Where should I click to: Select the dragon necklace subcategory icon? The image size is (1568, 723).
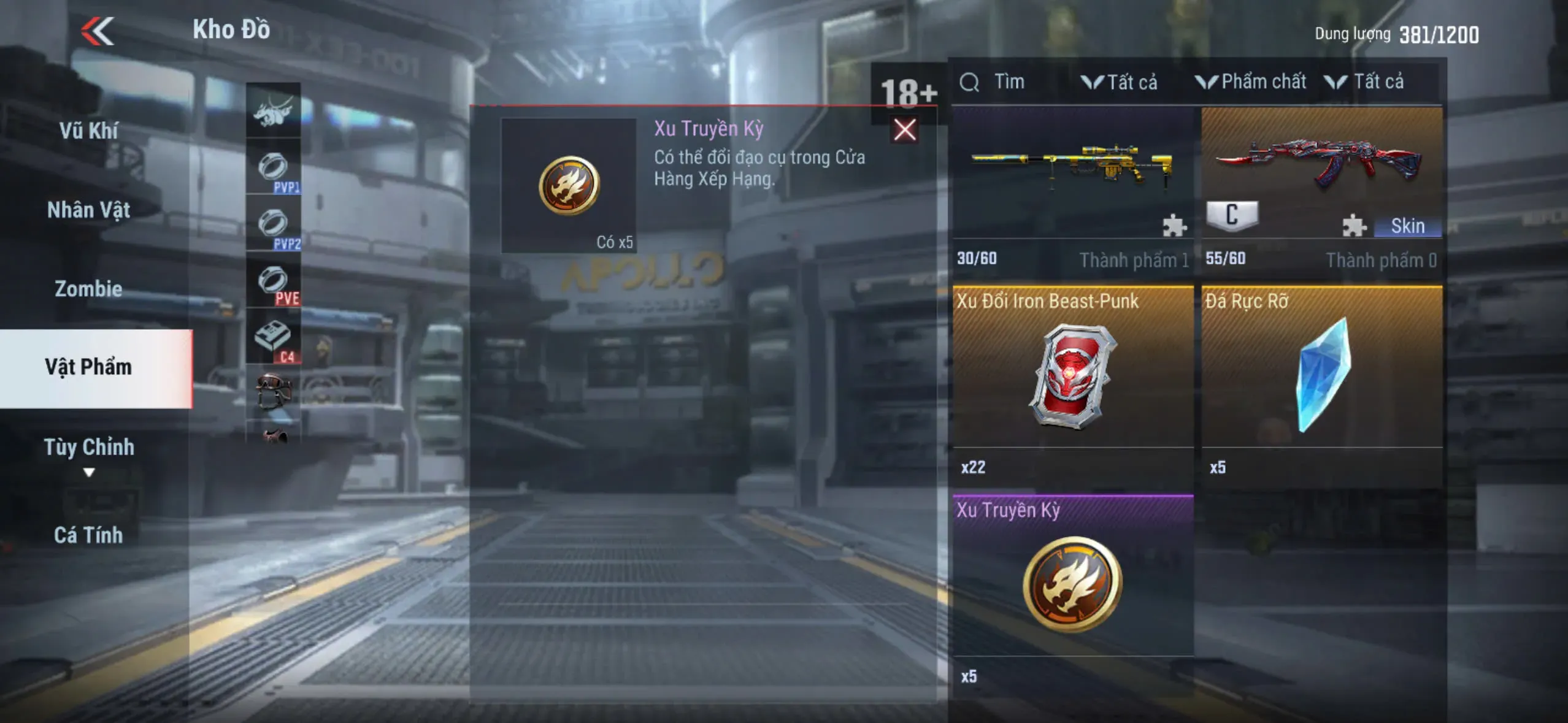click(274, 110)
